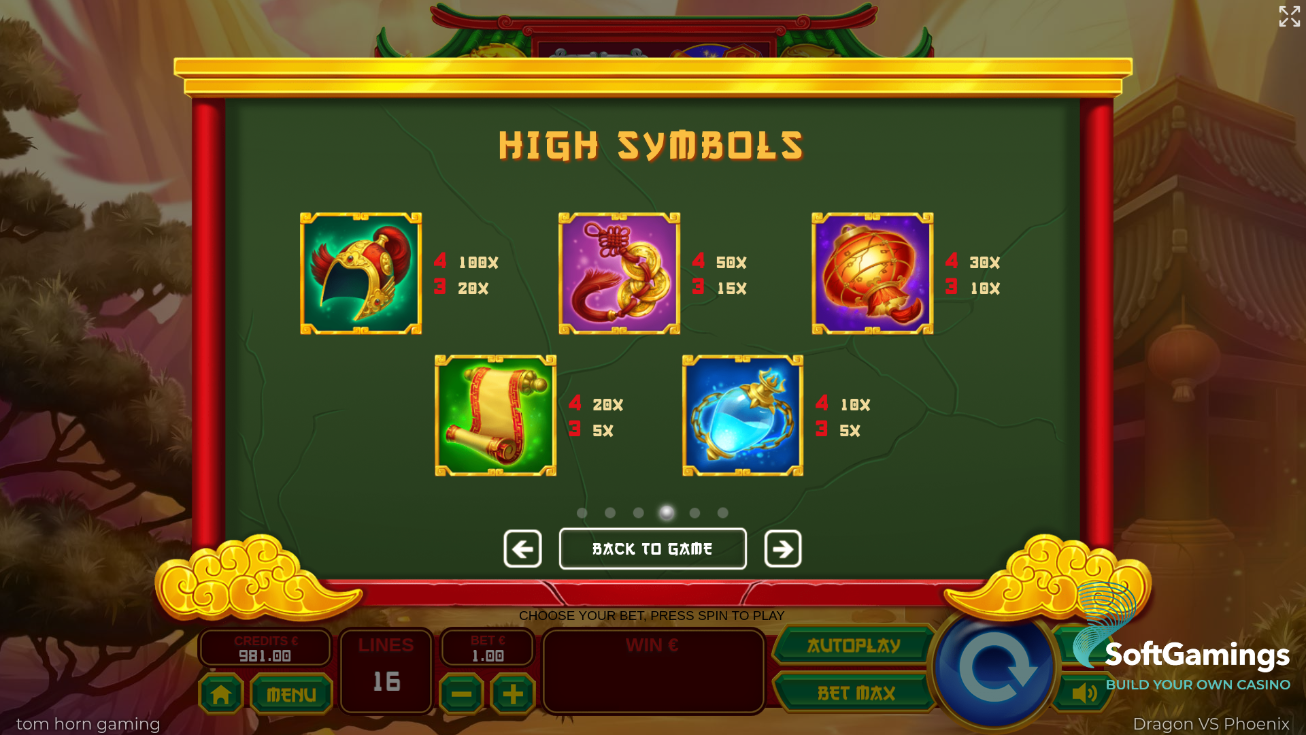This screenshot has height=735, width=1306.
Task: Increase the bet with the plus stepper
Action: (513, 694)
